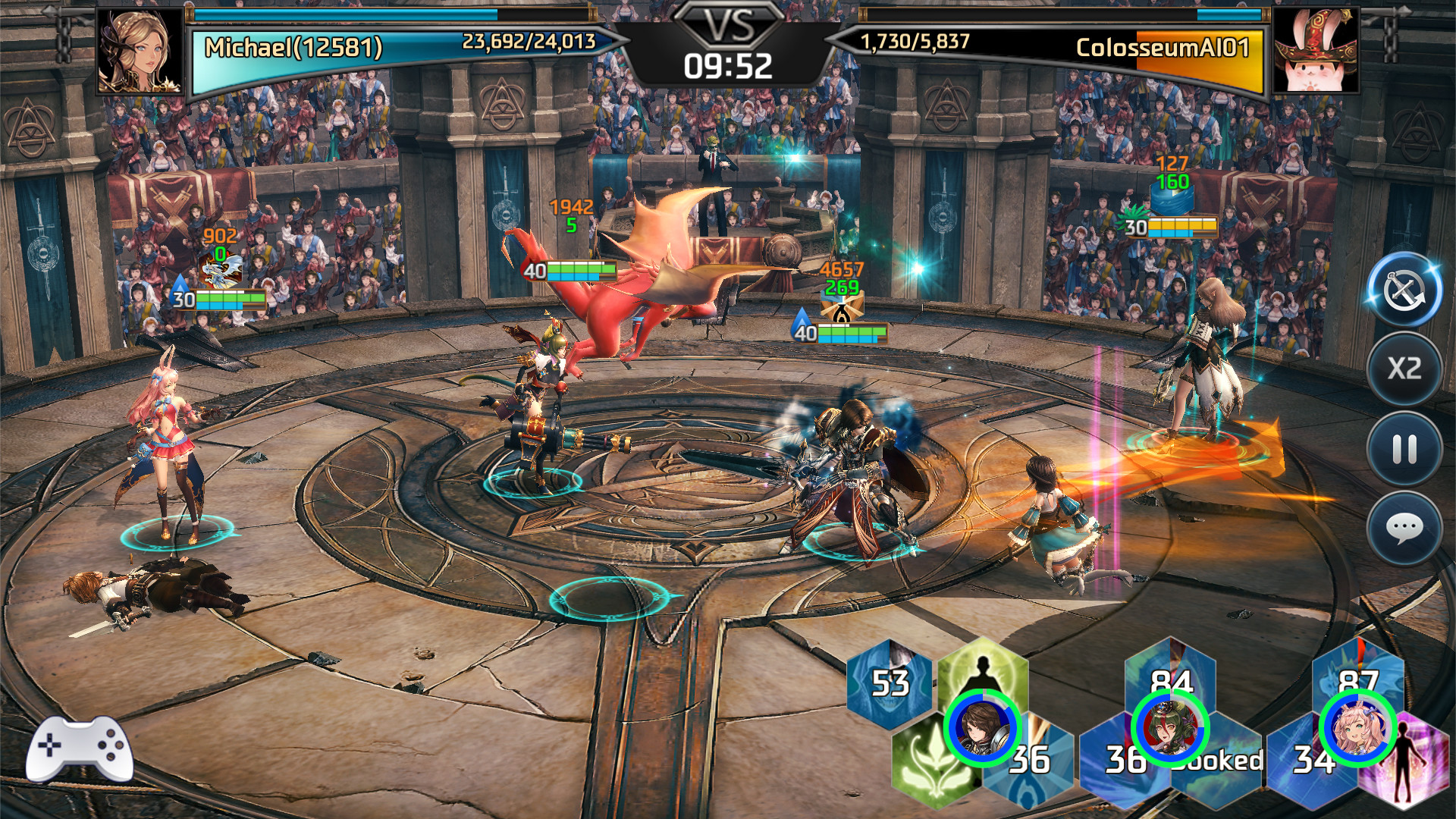
Task: Tap the skill on cooldown showing 53
Action: pyautogui.click(x=890, y=683)
